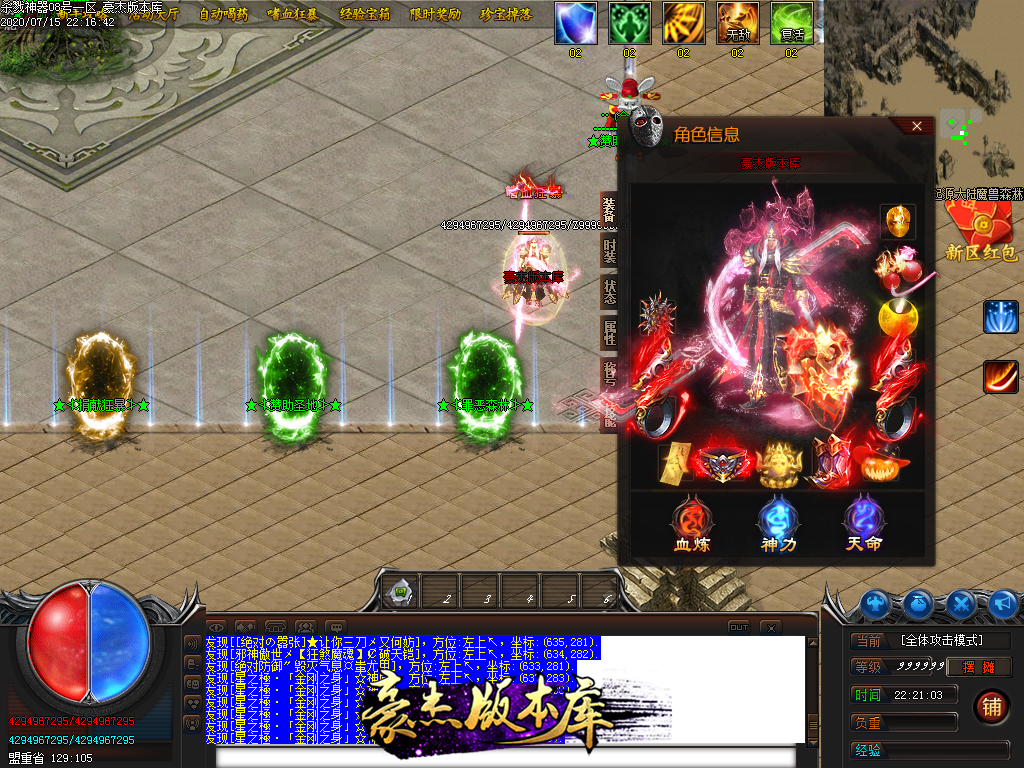Open the 珍宝掉落 treasure drops menu
The image size is (1024, 768).
pos(507,14)
